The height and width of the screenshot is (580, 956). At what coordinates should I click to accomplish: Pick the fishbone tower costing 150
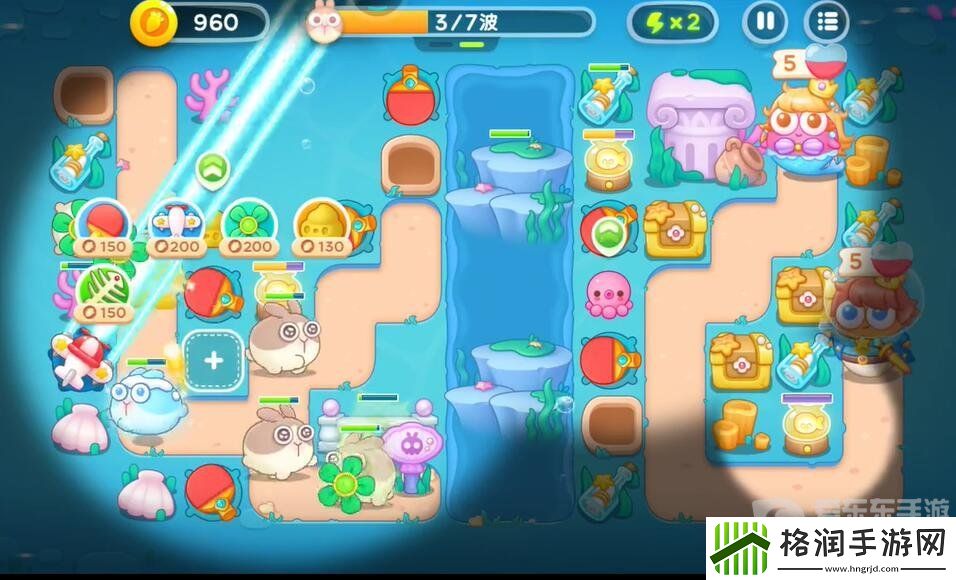point(100,291)
